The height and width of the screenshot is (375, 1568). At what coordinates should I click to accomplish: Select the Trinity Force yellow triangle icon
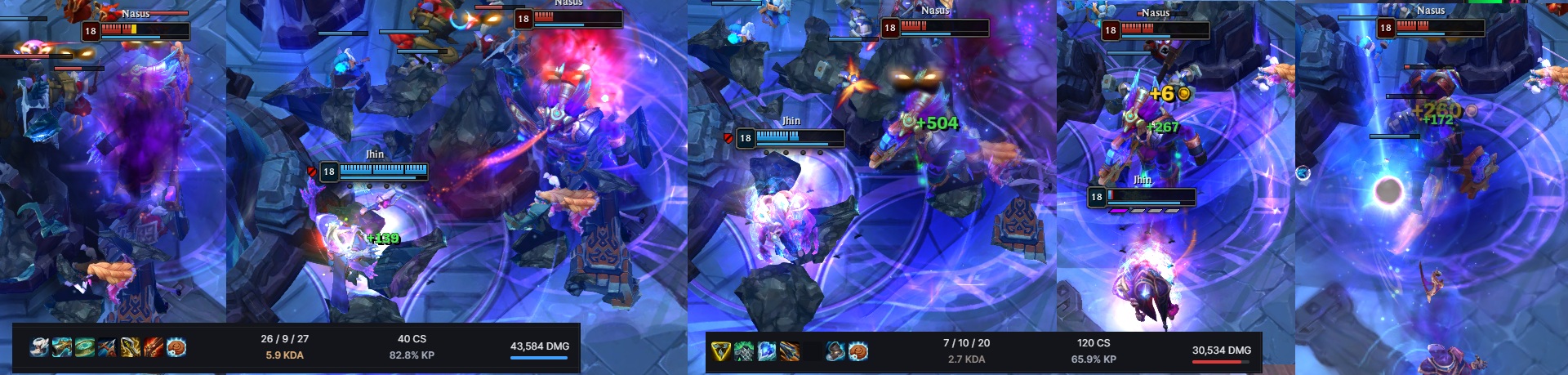720,351
